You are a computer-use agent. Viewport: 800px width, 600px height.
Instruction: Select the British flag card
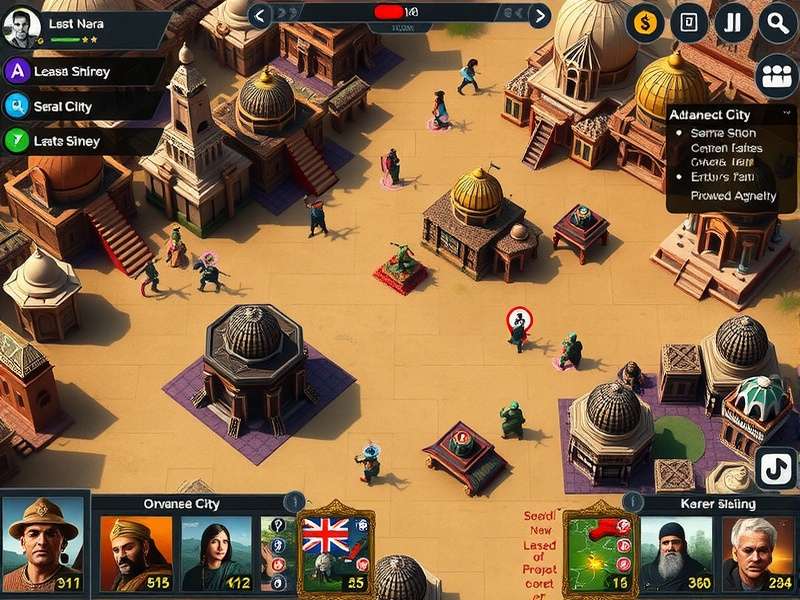[x=336, y=550]
